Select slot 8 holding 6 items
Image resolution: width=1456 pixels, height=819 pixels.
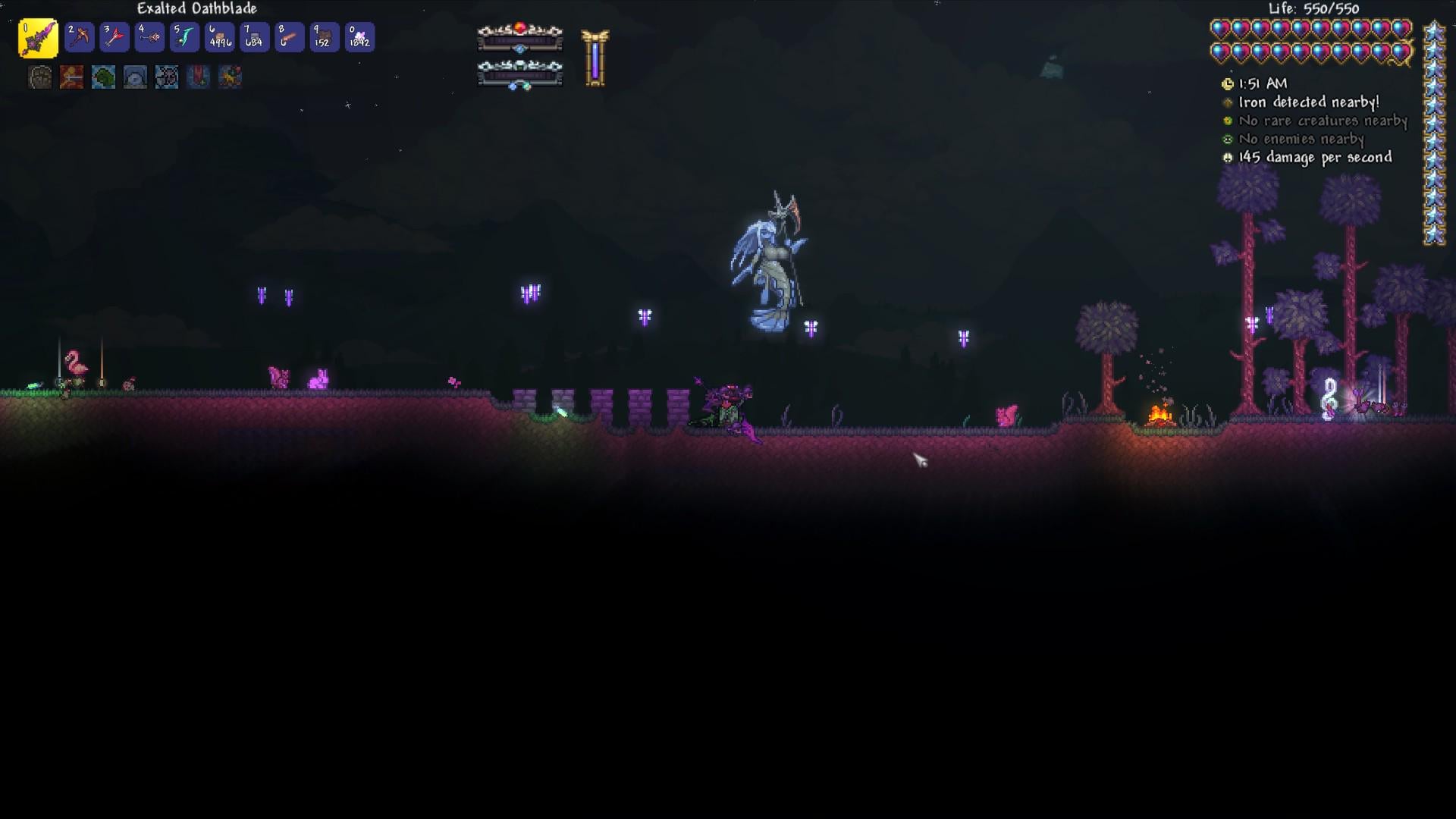289,37
